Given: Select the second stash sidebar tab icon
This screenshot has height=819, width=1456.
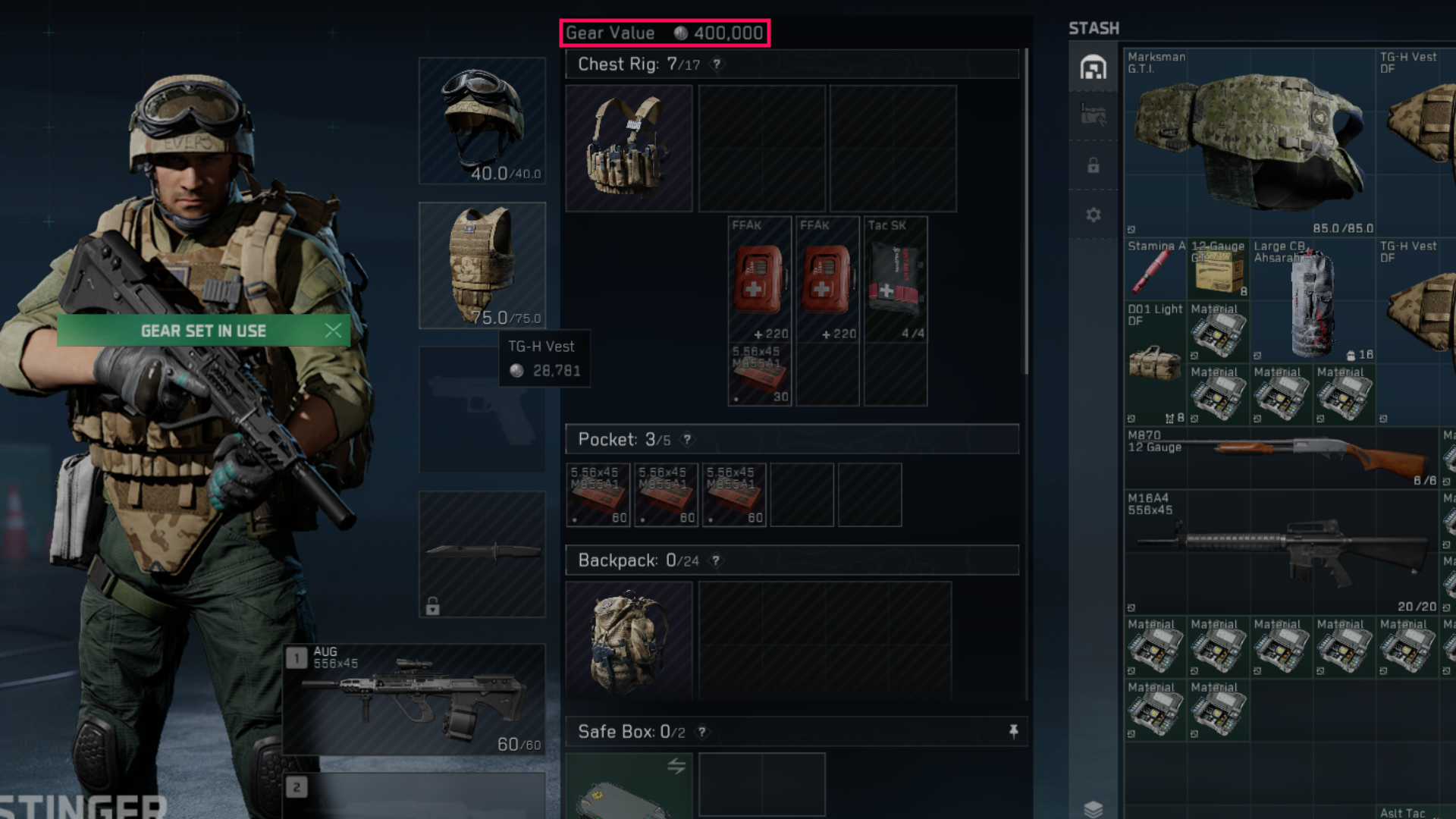Looking at the screenshot, I should pyautogui.click(x=1093, y=115).
